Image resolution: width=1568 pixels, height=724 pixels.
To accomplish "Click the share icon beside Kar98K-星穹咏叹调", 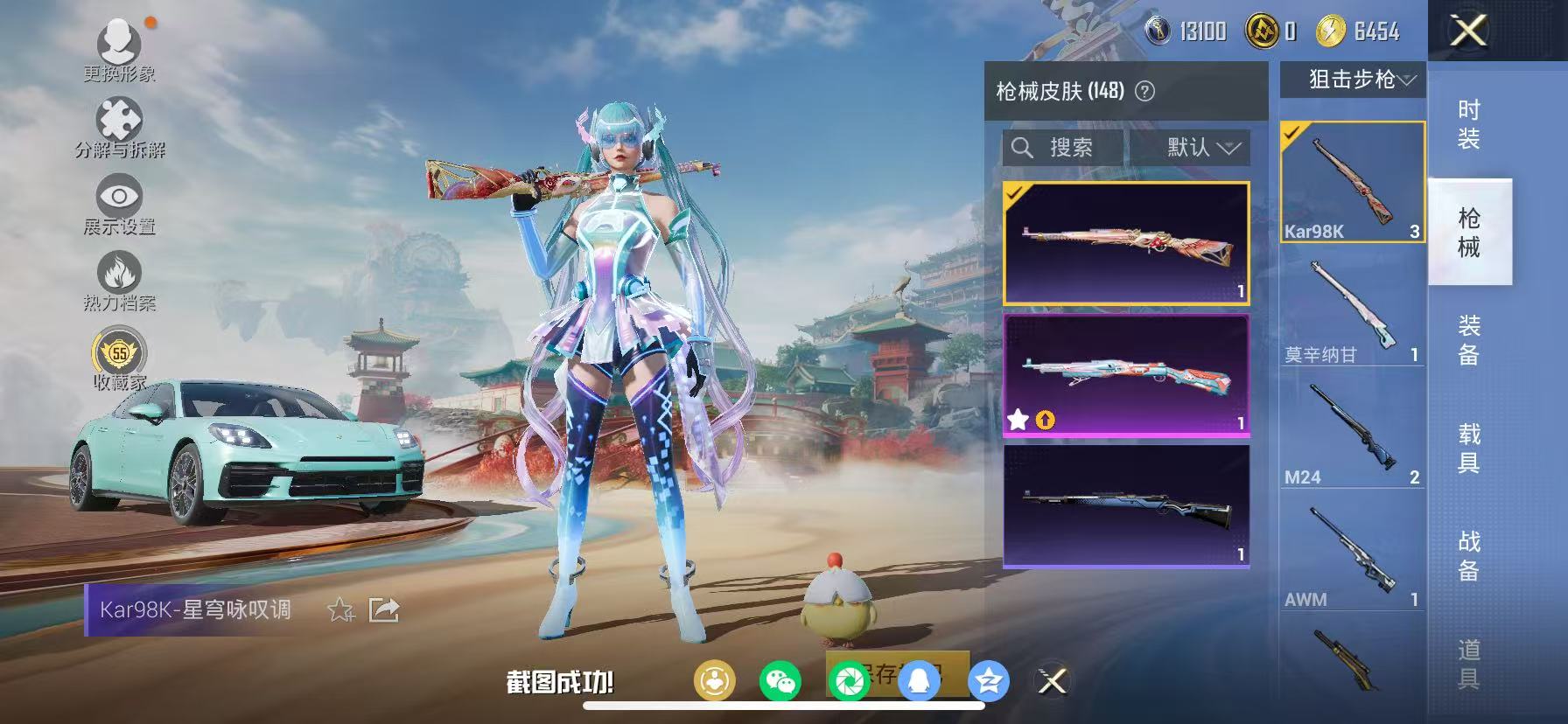I will point(382,611).
